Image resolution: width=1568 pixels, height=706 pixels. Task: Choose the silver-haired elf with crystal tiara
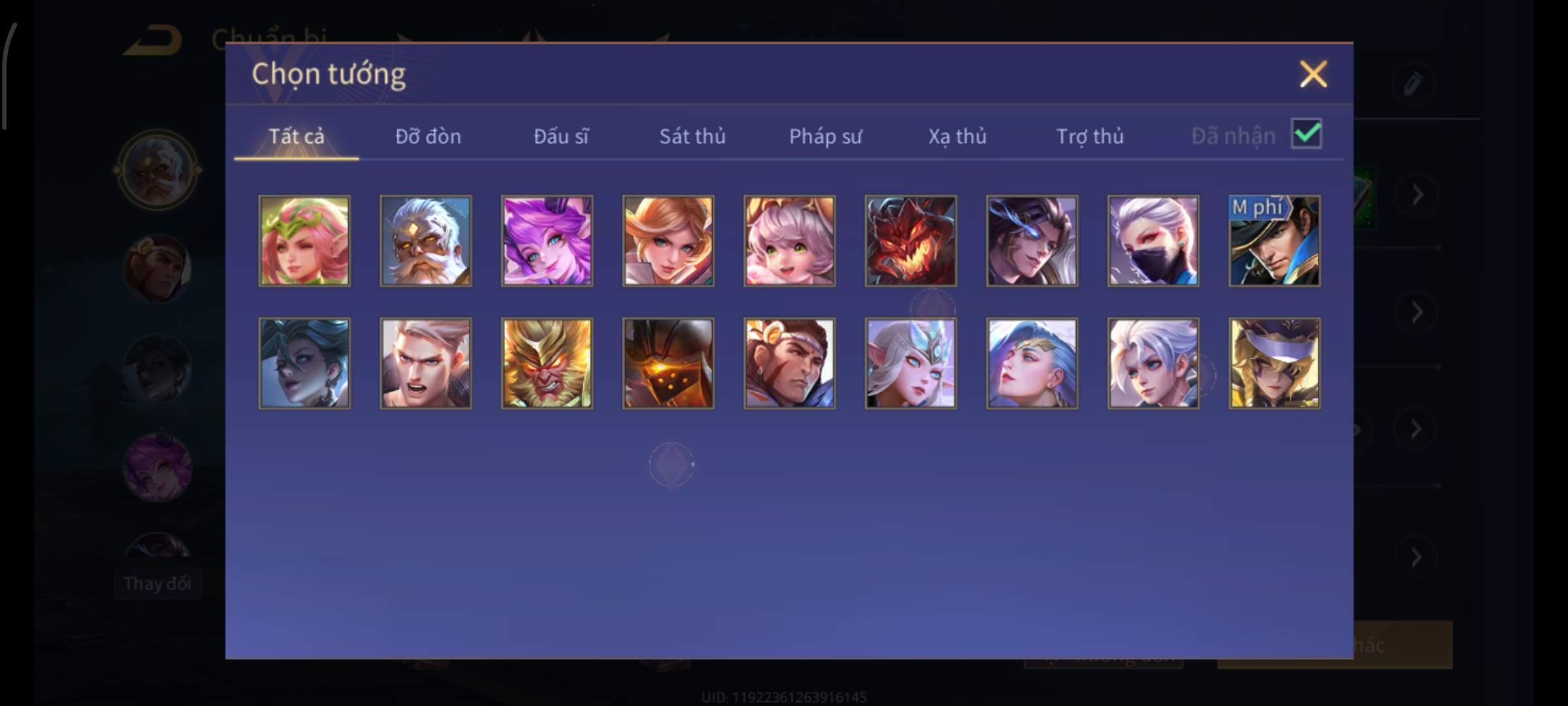(x=911, y=363)
